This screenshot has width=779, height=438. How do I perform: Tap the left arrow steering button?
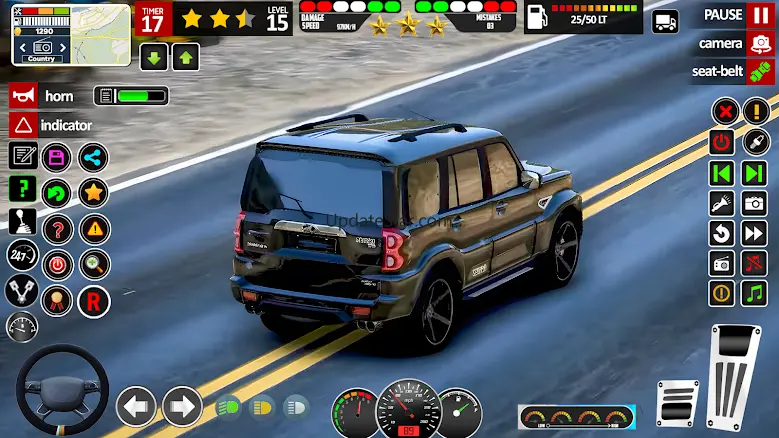136,407
